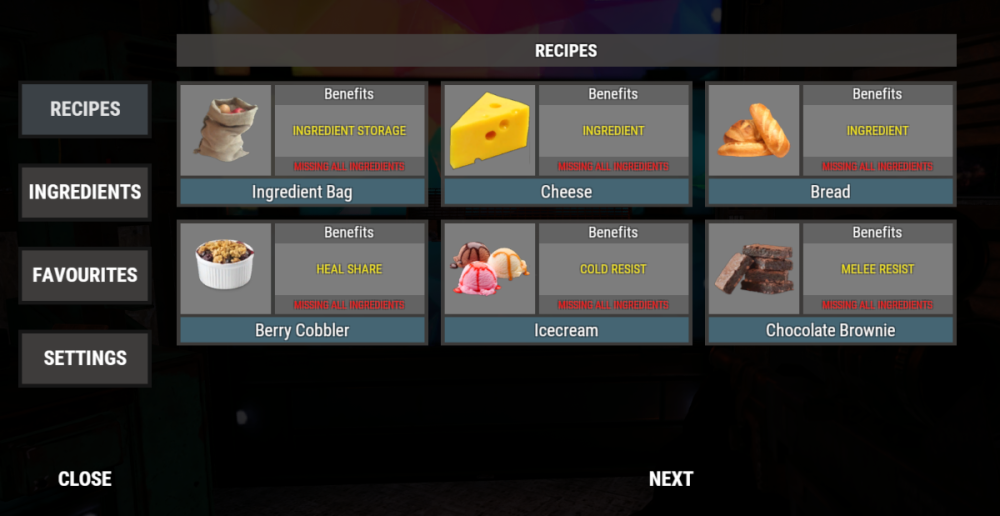Switch to the Recipes tab
1000x516 pixels.
tap(85, 109)
